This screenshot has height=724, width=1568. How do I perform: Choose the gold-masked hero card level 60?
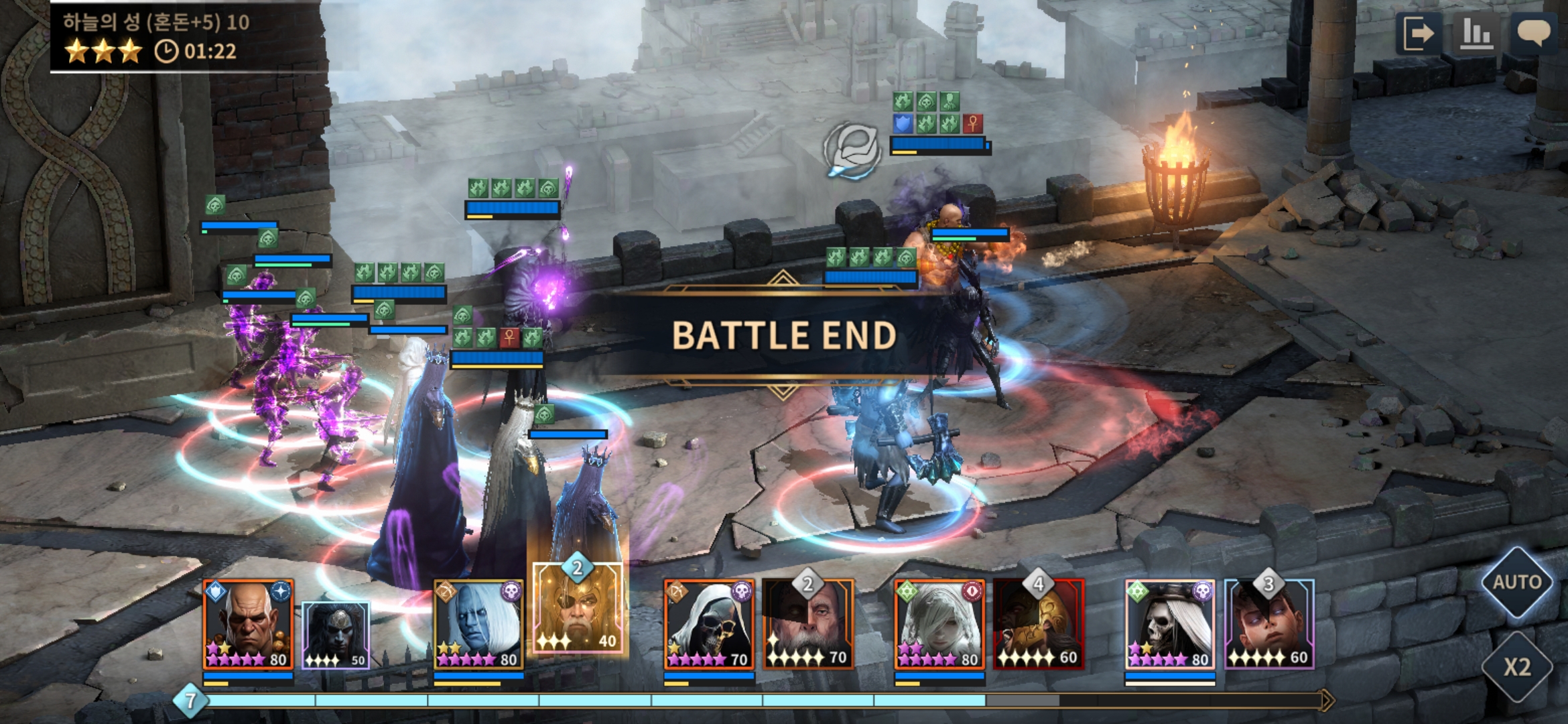(1039, 625)
